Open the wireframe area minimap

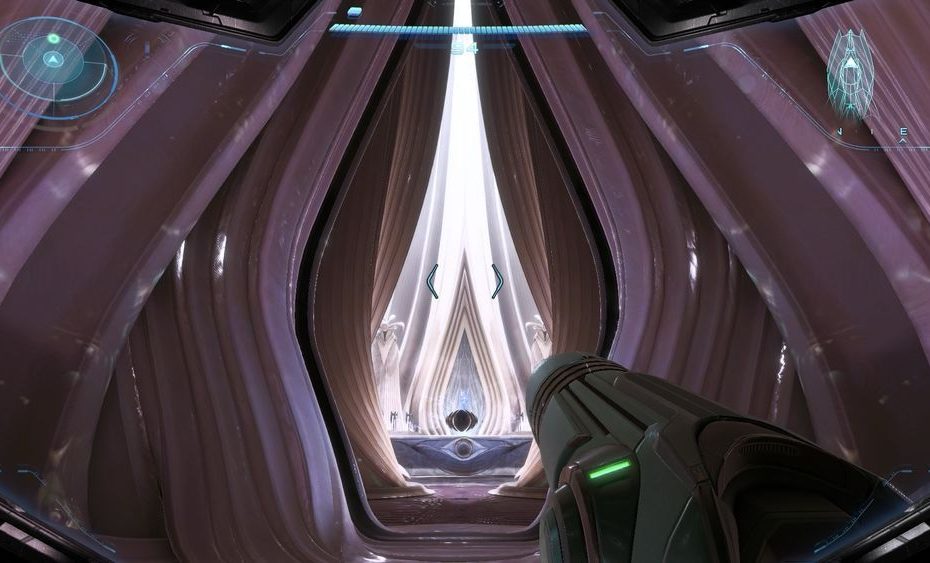point(850,73)
